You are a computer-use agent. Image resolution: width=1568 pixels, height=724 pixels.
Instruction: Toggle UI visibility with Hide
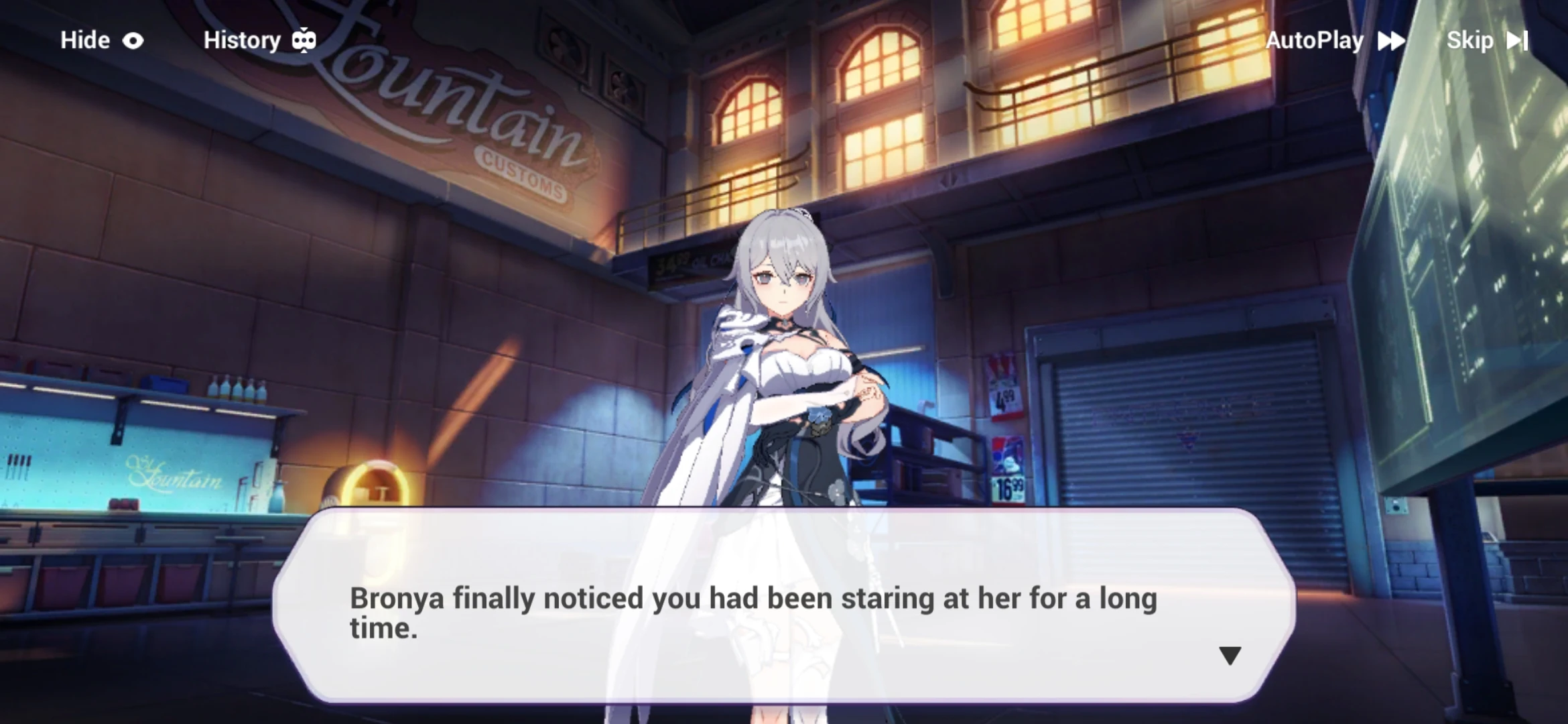pyautogui.click(x=84, y=40)
